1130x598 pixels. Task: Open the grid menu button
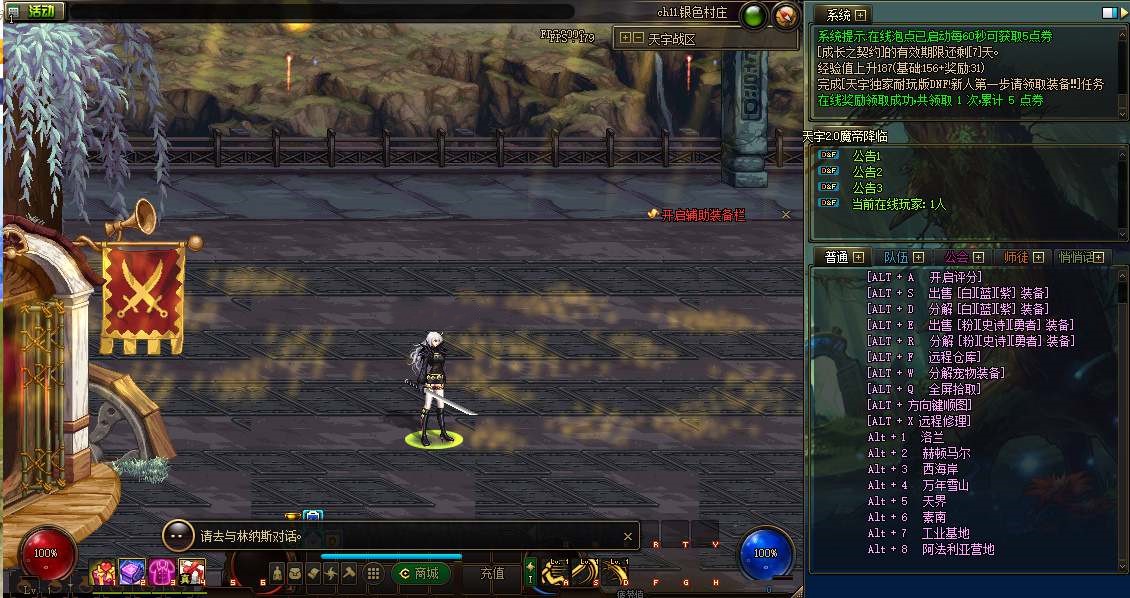pyautogui.click(x=373, y=573)
